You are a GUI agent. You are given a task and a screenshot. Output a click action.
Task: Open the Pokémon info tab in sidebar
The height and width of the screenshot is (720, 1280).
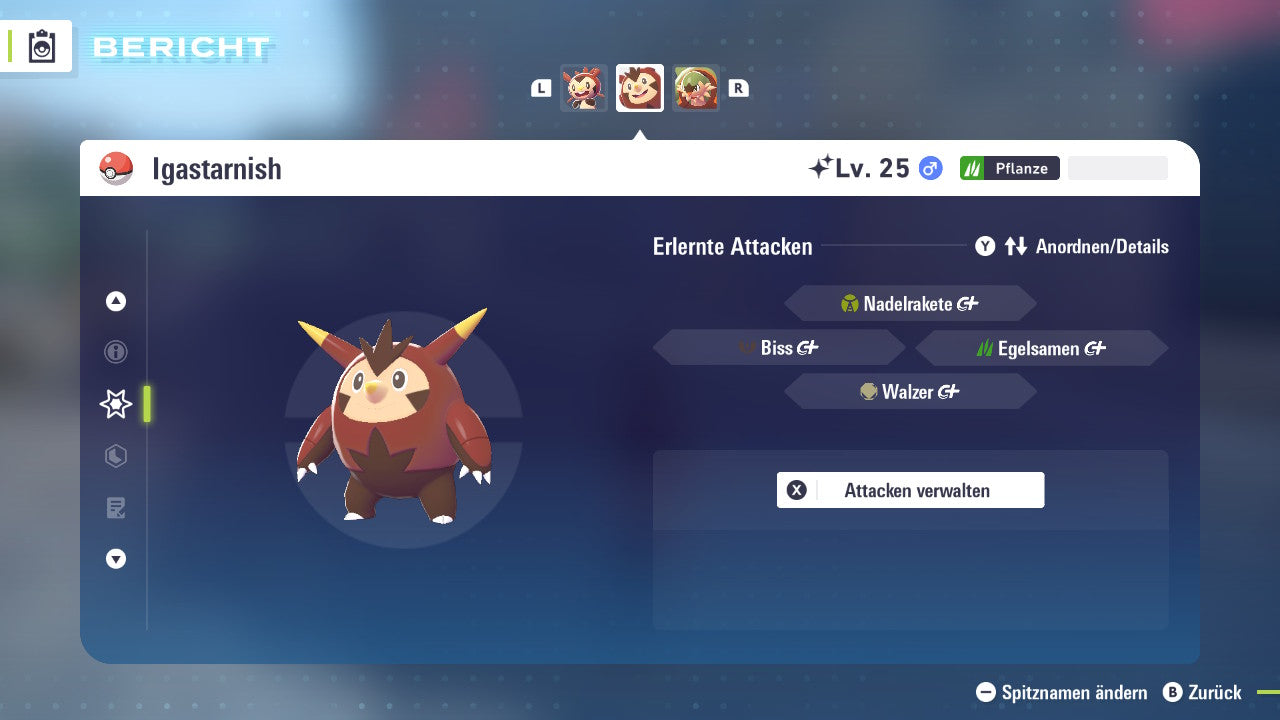116,352
